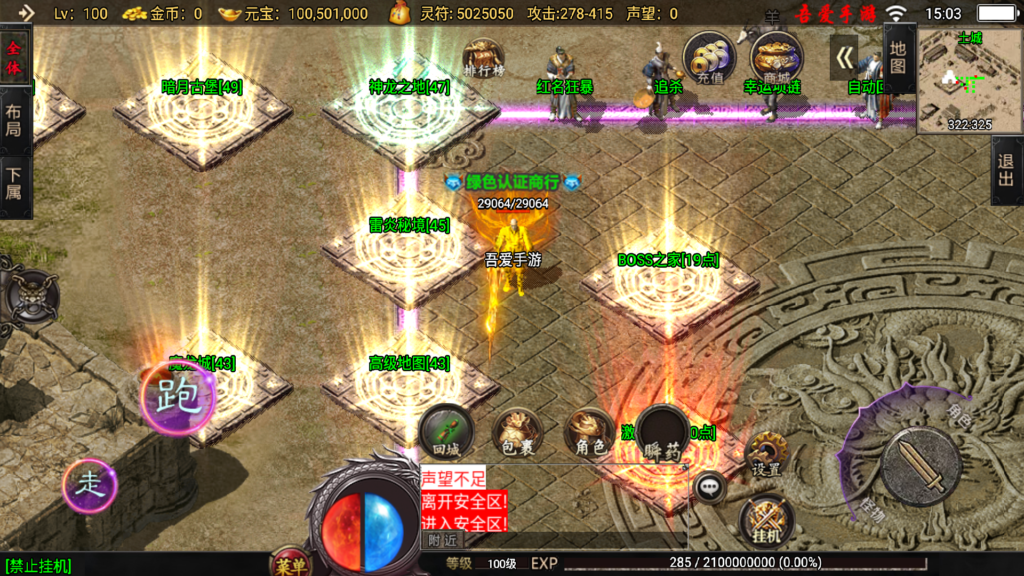Open the 充值 recharge coin icon
This screenshot has width=1024, height=576.
coord(709,58)
